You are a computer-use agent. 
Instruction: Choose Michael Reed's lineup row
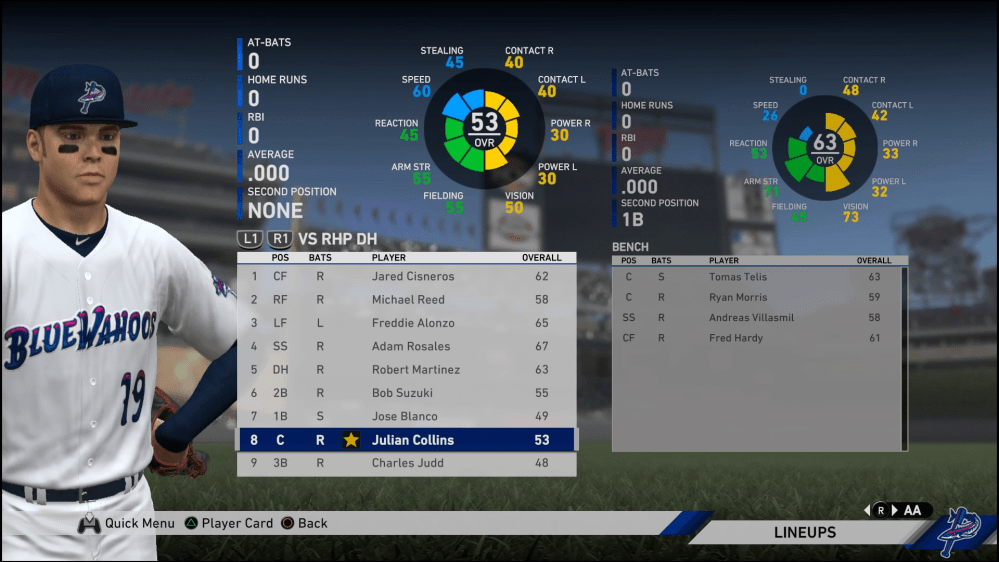point(407,300)
